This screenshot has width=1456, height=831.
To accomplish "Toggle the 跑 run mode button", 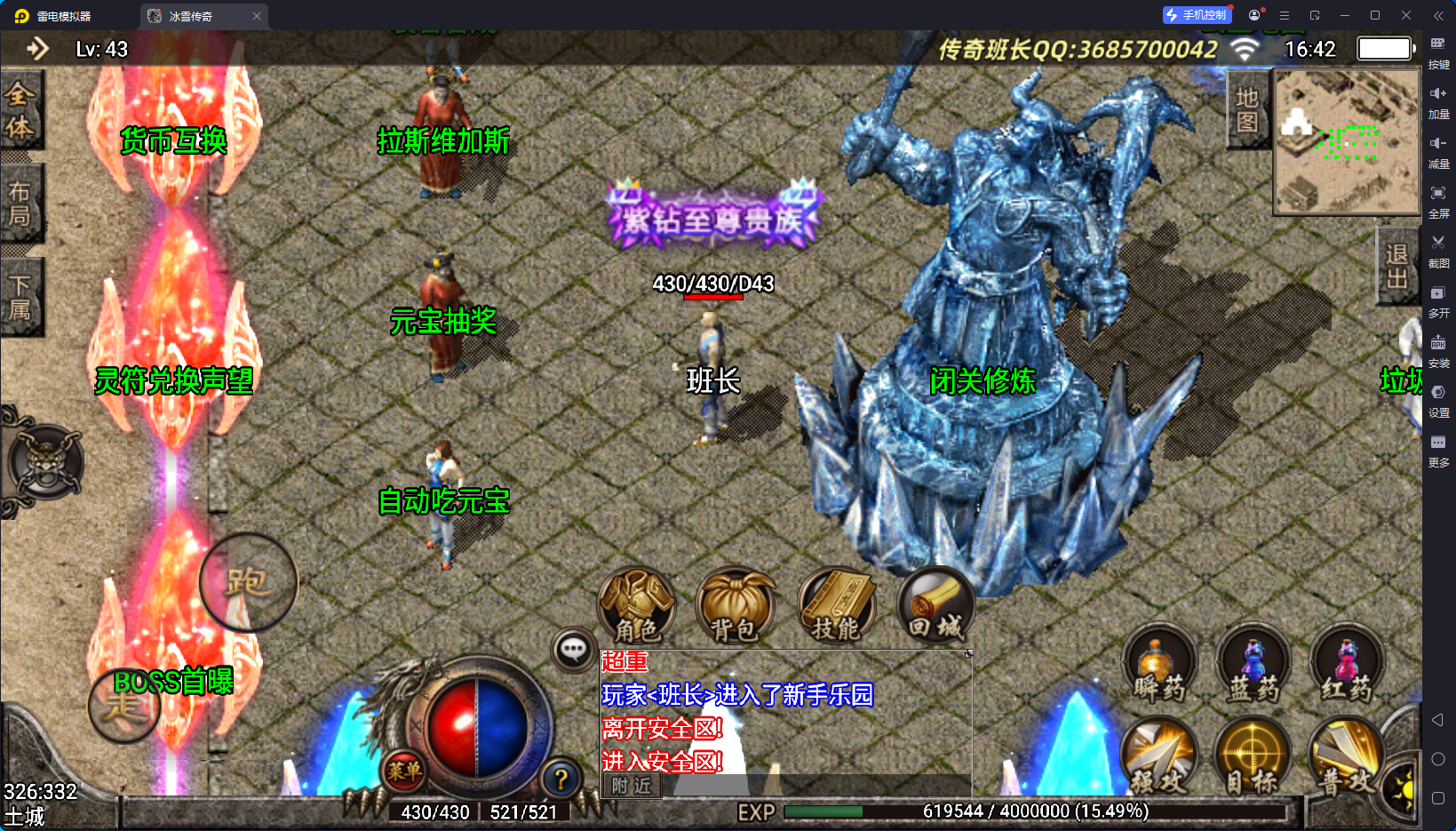I will tap(247, 582).
